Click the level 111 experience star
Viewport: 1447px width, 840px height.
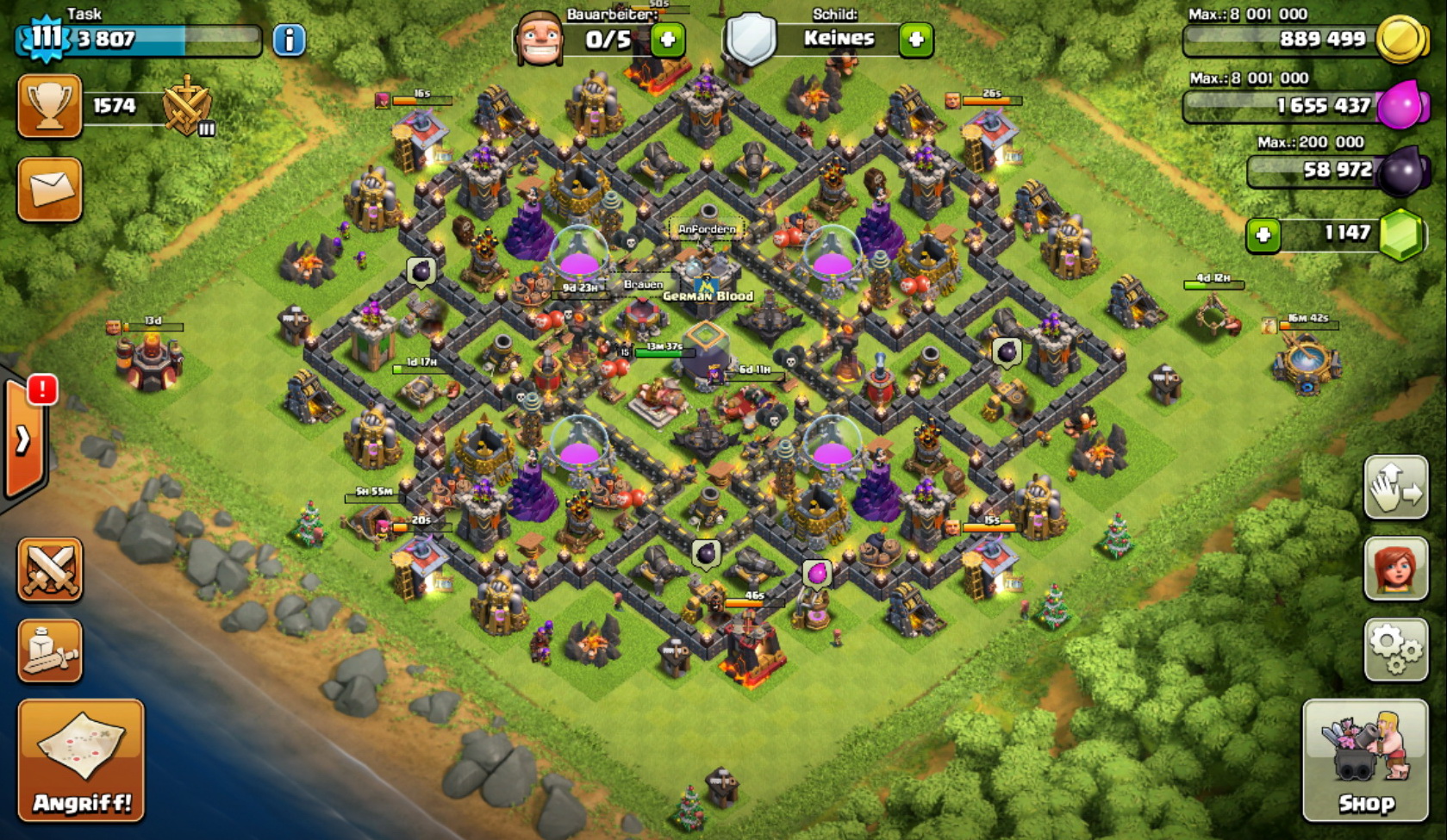point(44,38)
